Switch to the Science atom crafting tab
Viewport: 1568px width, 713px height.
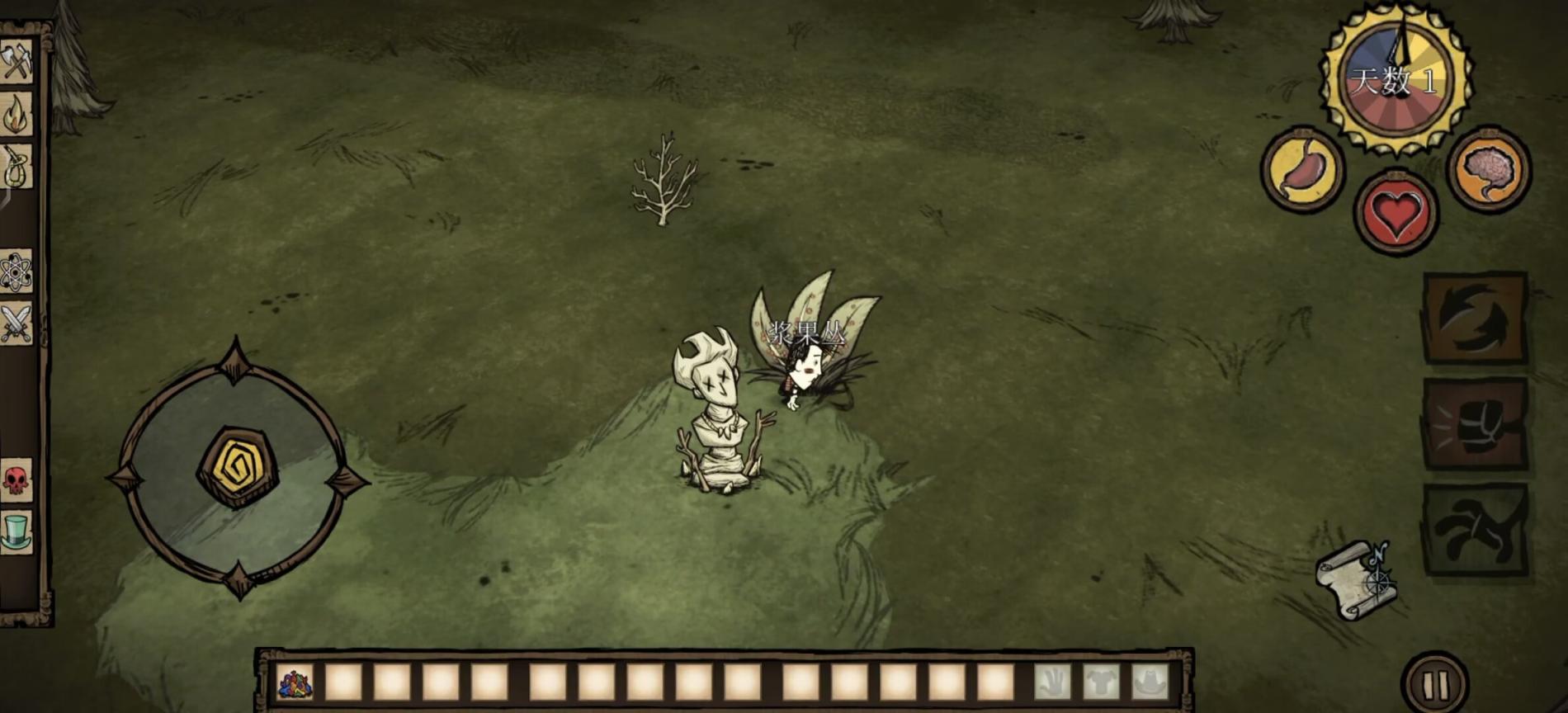(x=16, y=272)
